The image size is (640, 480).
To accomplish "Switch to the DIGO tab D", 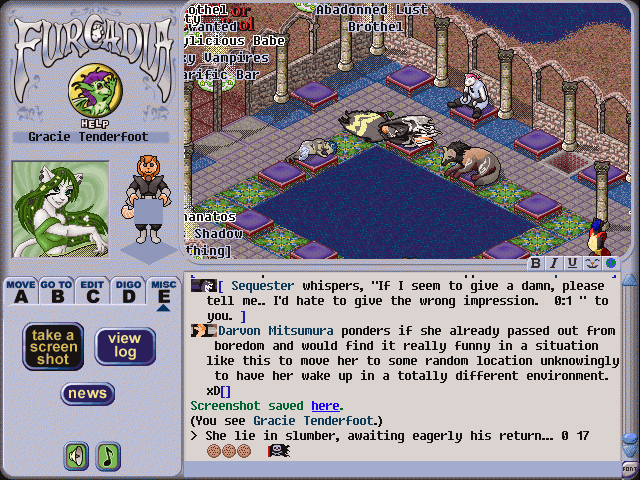I will point(127,291).
